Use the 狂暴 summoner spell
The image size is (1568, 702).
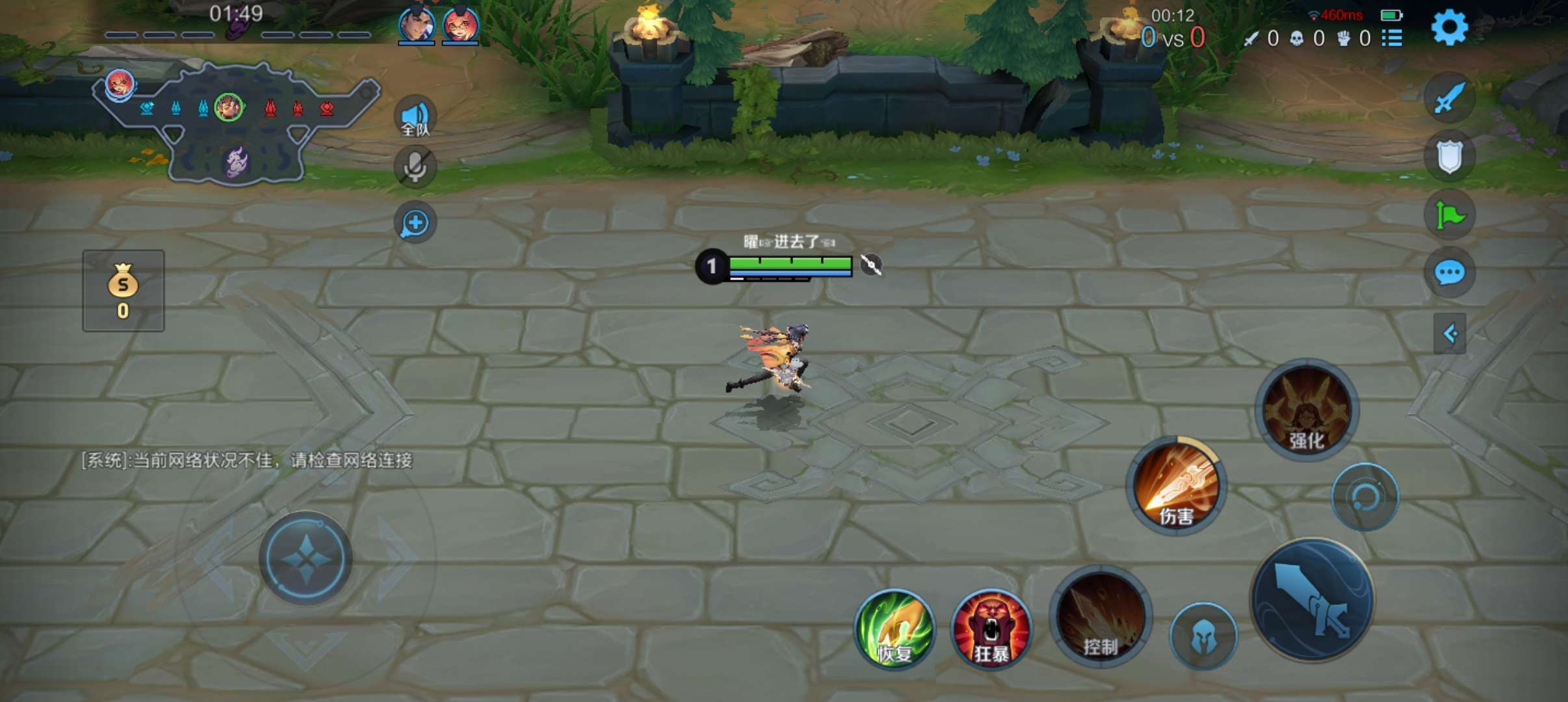click(x=991, y=629)
